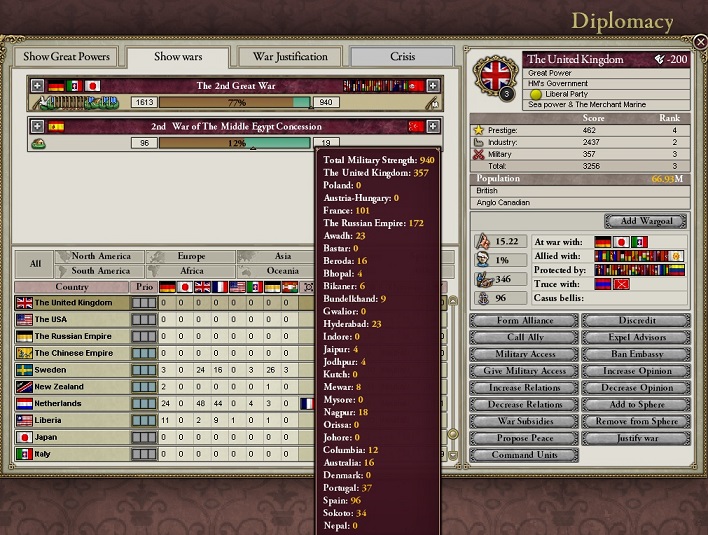Filter country list by North America

tap(100, 256)
